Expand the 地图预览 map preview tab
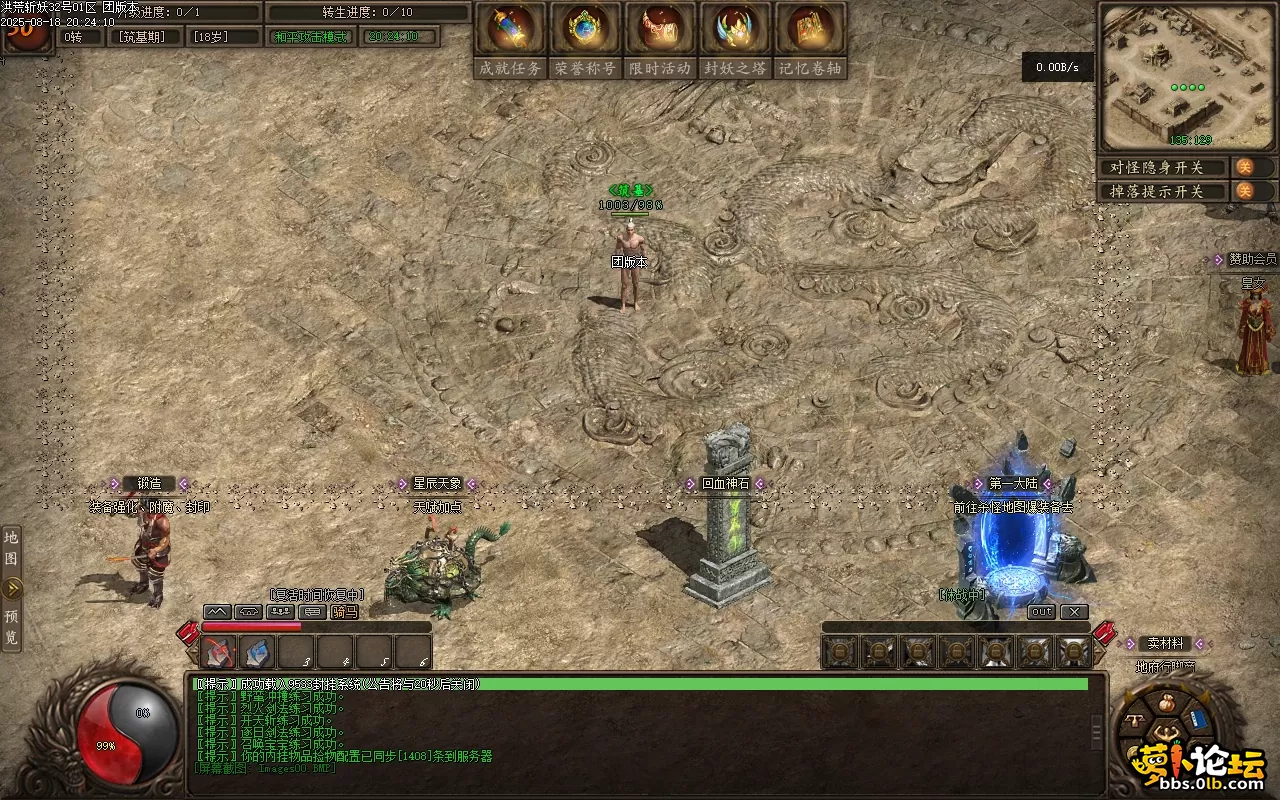The height and width of the screenshot is (800, 1280). click(12, 588)
